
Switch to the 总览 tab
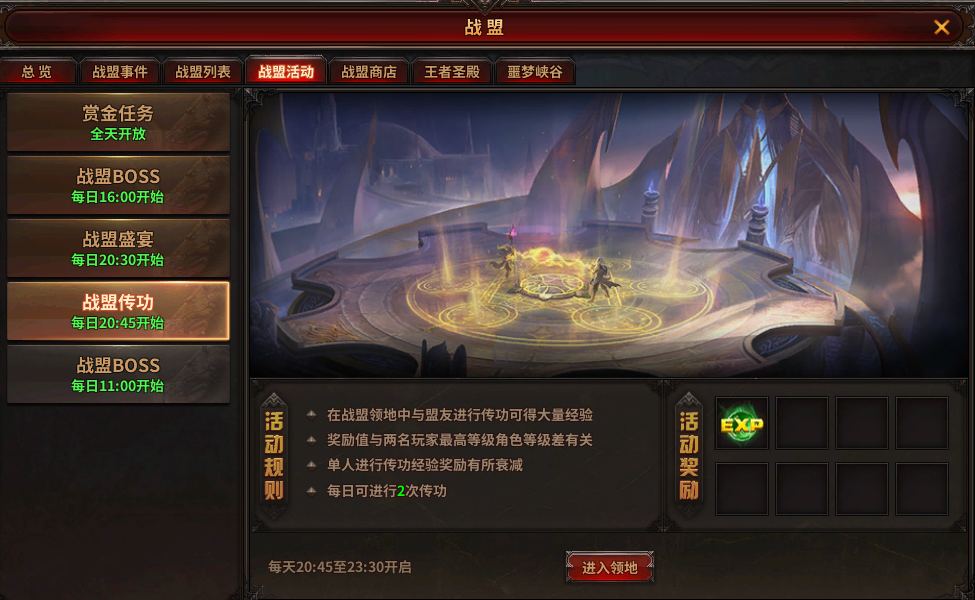pyautogui.click(x=38, y=72)
